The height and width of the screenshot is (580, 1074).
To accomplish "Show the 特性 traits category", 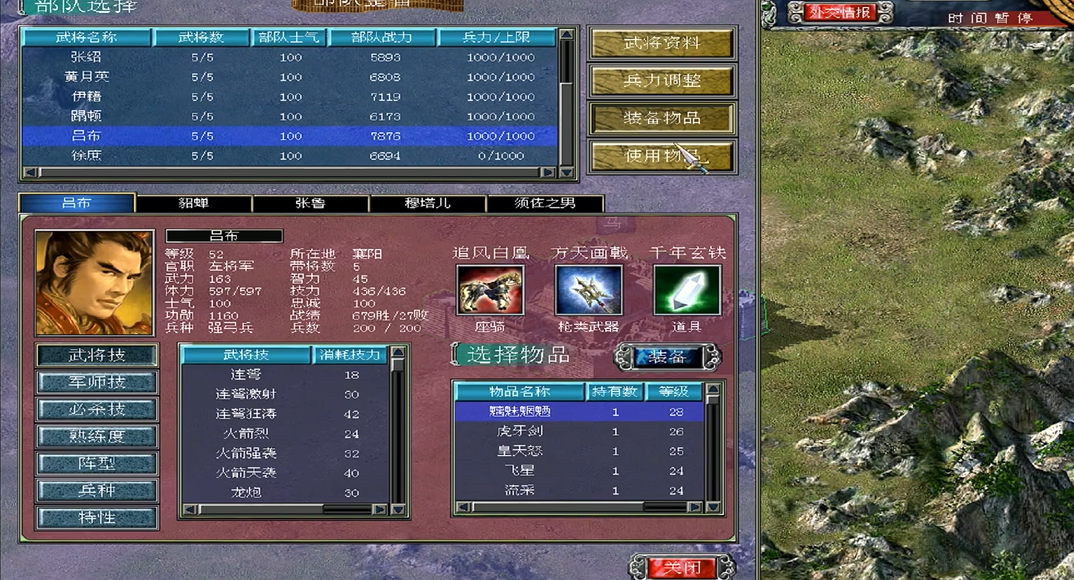I will tap(97, 518).
